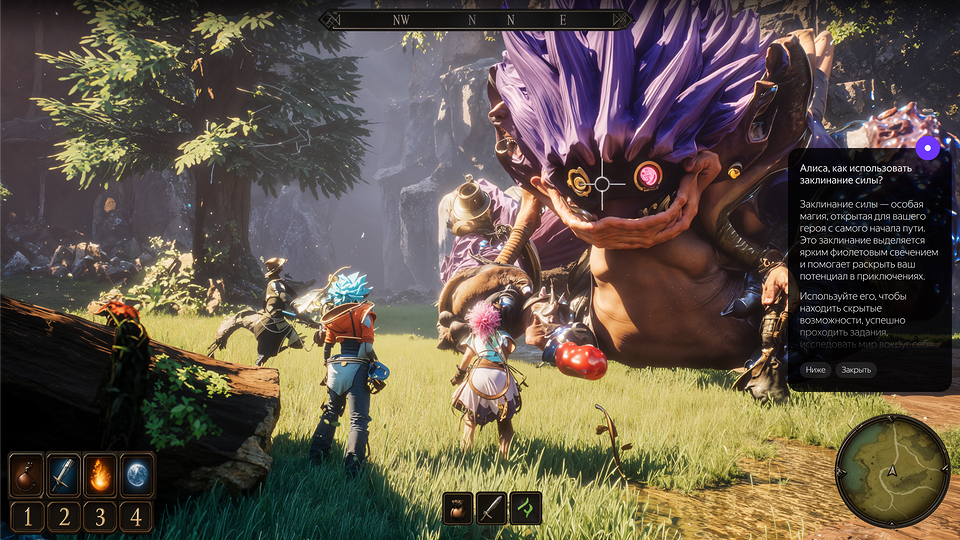Select the brown potion flask slot

click(x=26, y=475)
